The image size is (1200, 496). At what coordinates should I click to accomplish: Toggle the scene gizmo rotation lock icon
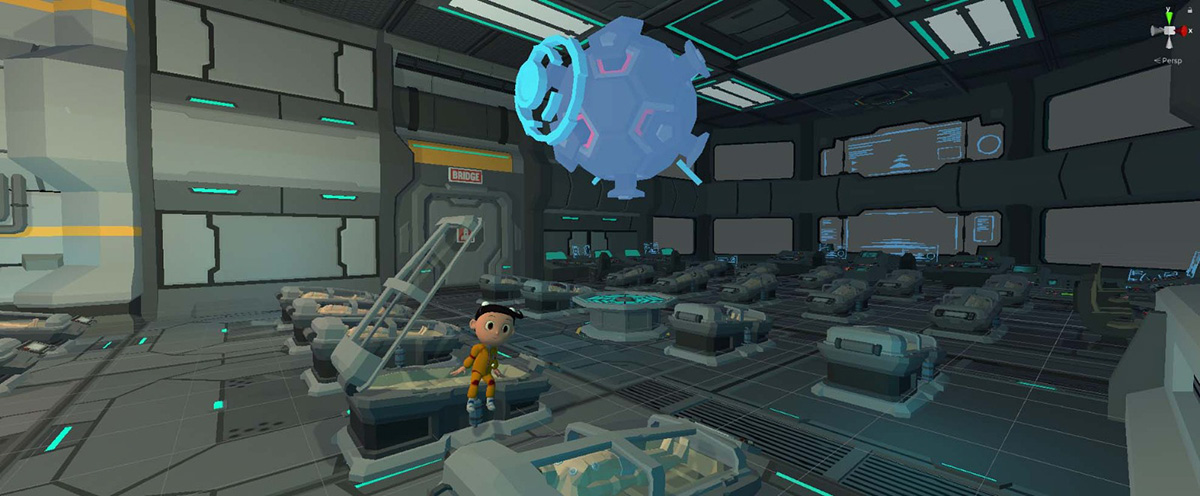[1189, 9]
